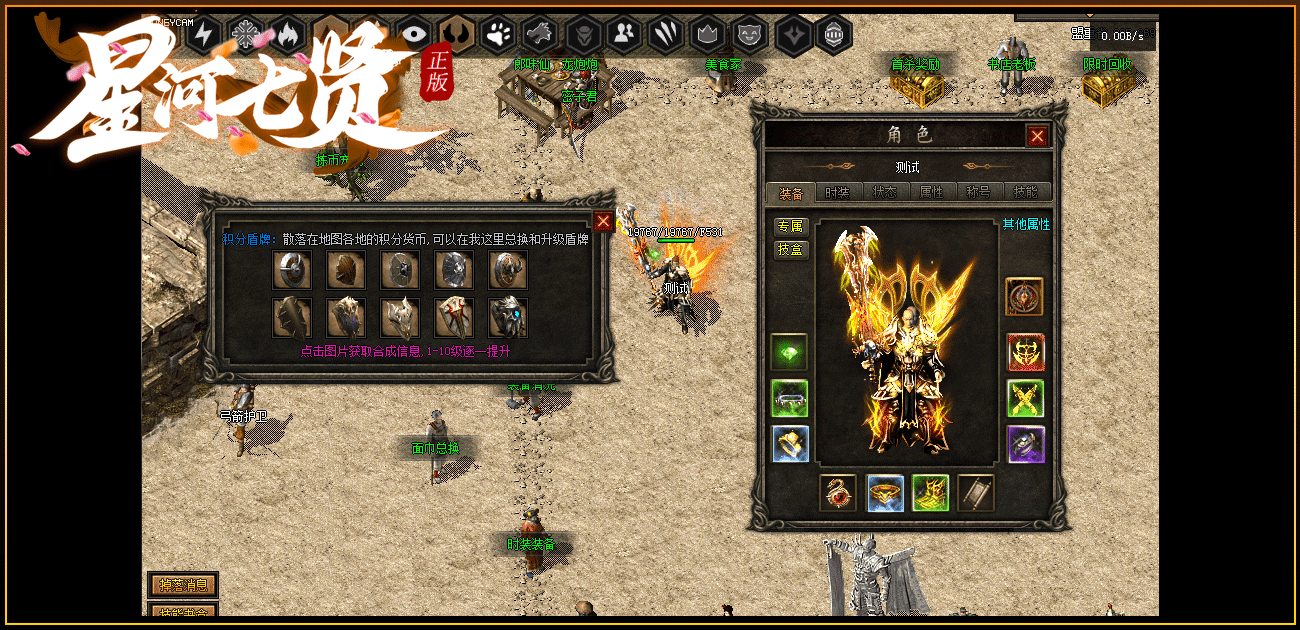Select the green gem equipment slot
Image resolution: width=1300 pixels, height=630 pixels.
click(789, 352)
